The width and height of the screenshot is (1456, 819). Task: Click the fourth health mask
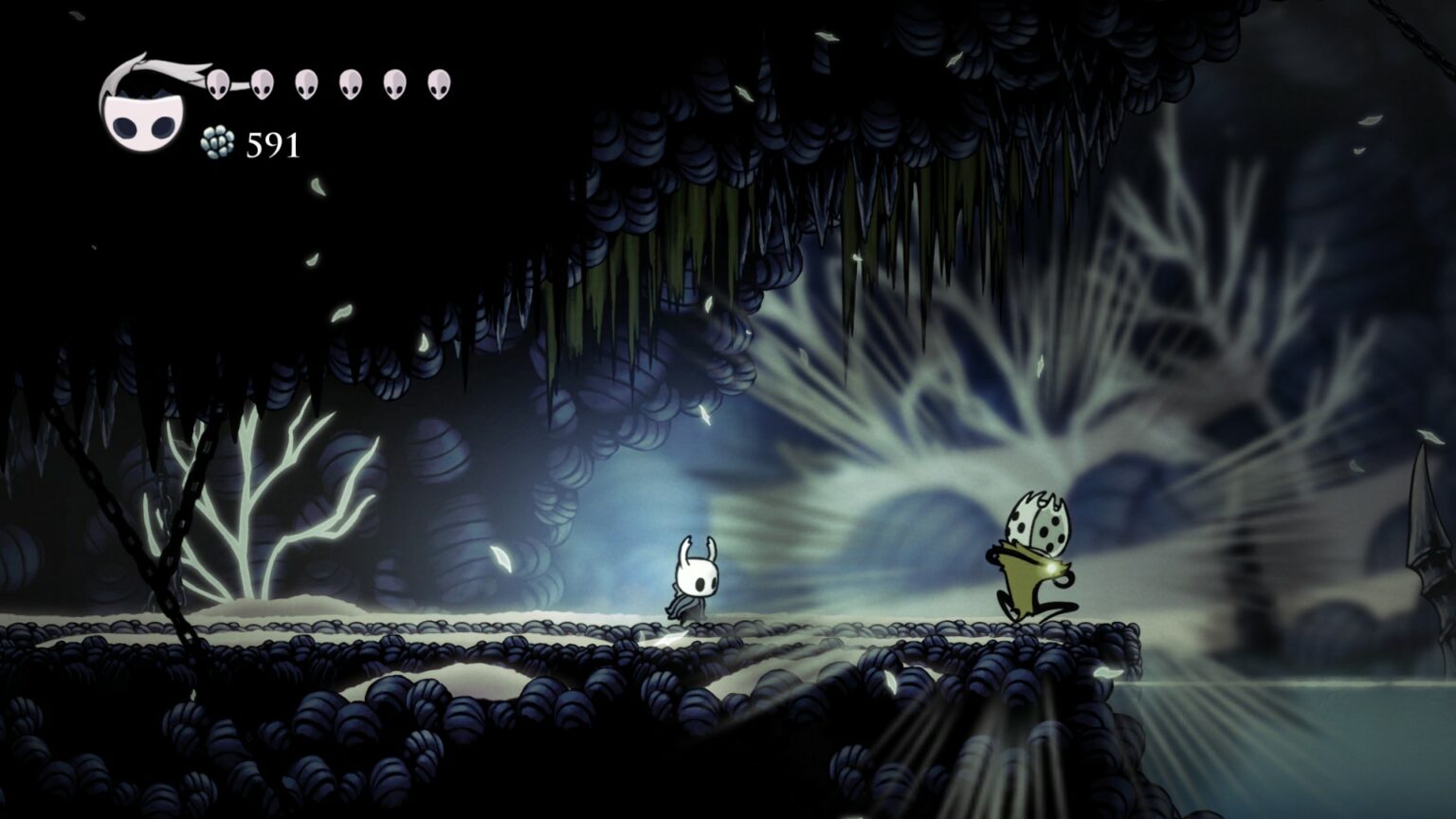pos(348,83)
